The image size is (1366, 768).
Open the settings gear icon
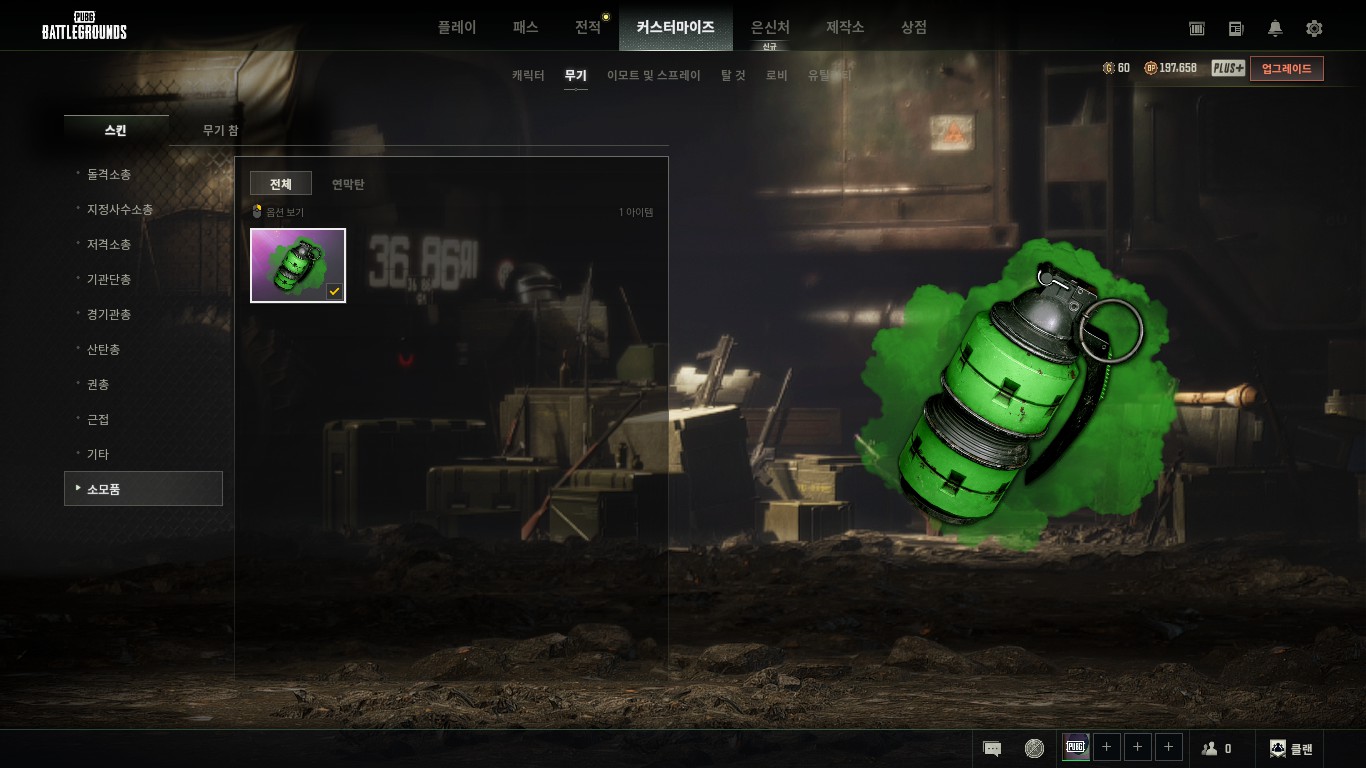1314,28
